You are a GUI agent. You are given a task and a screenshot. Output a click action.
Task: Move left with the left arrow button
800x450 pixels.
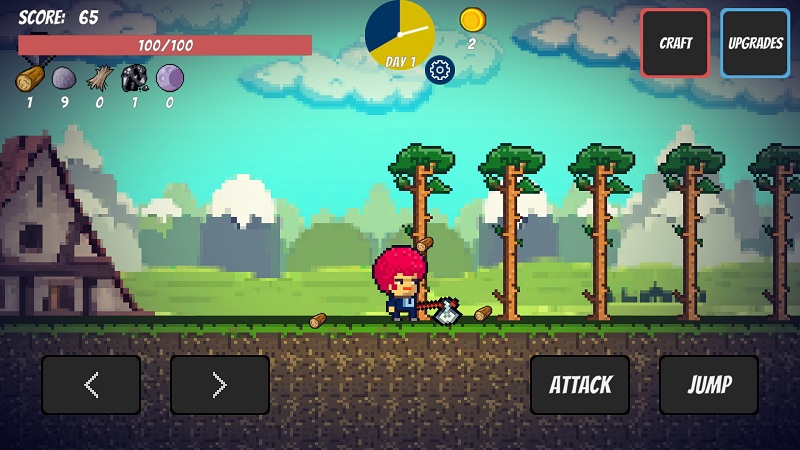91,385
